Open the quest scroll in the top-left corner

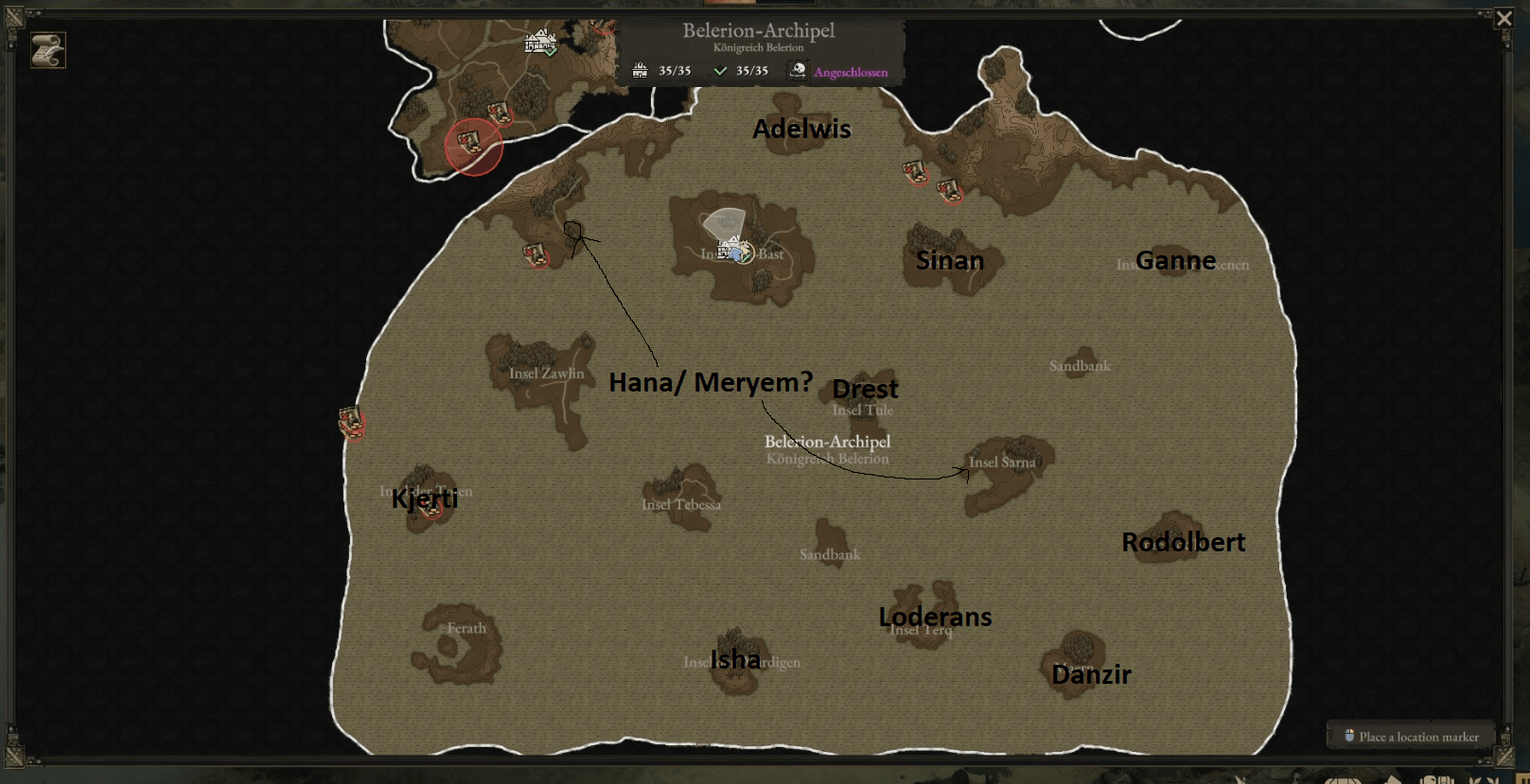46,50
